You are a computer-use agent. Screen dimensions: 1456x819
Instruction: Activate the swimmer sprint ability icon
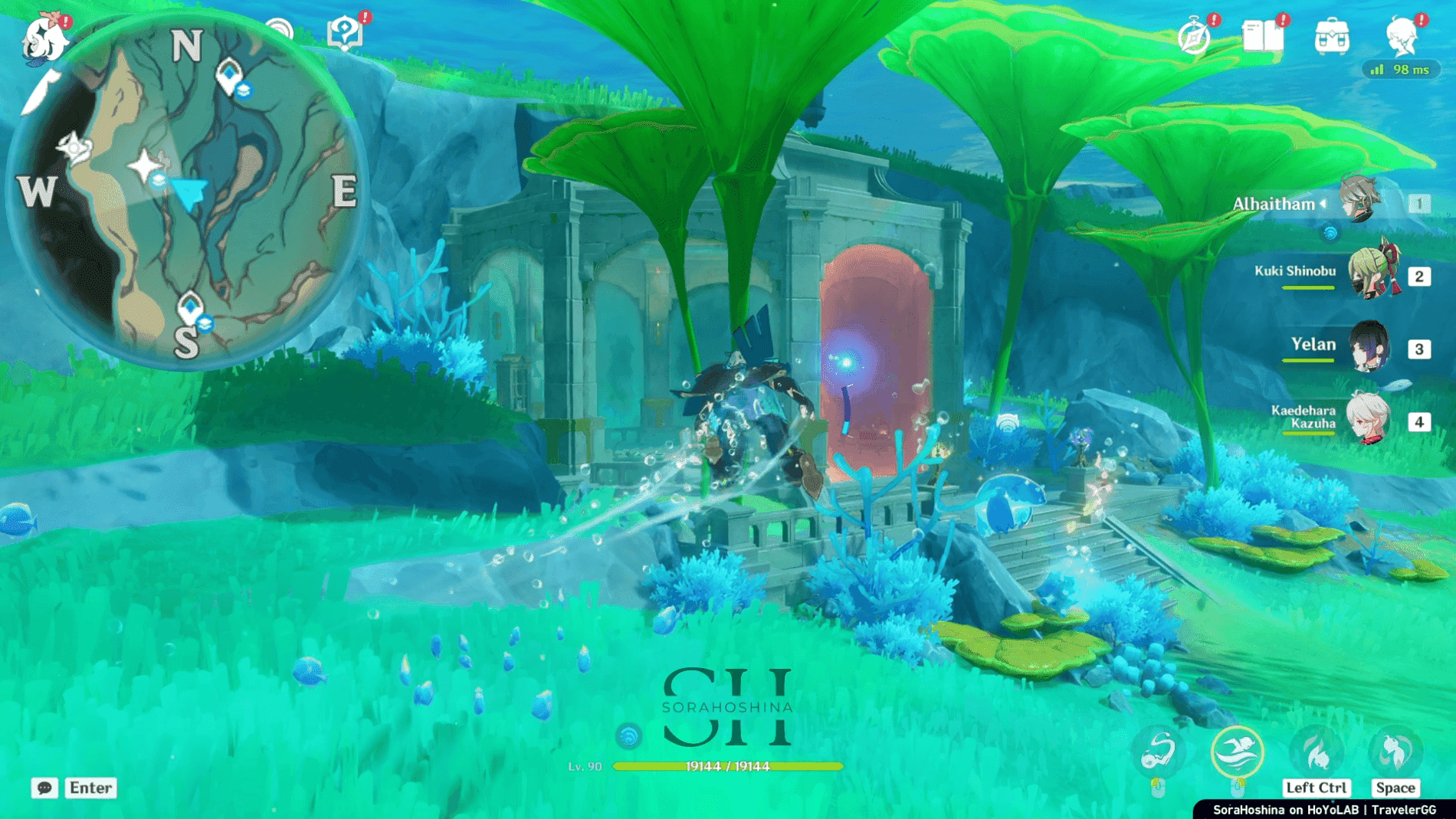(x=1237, y=752)
